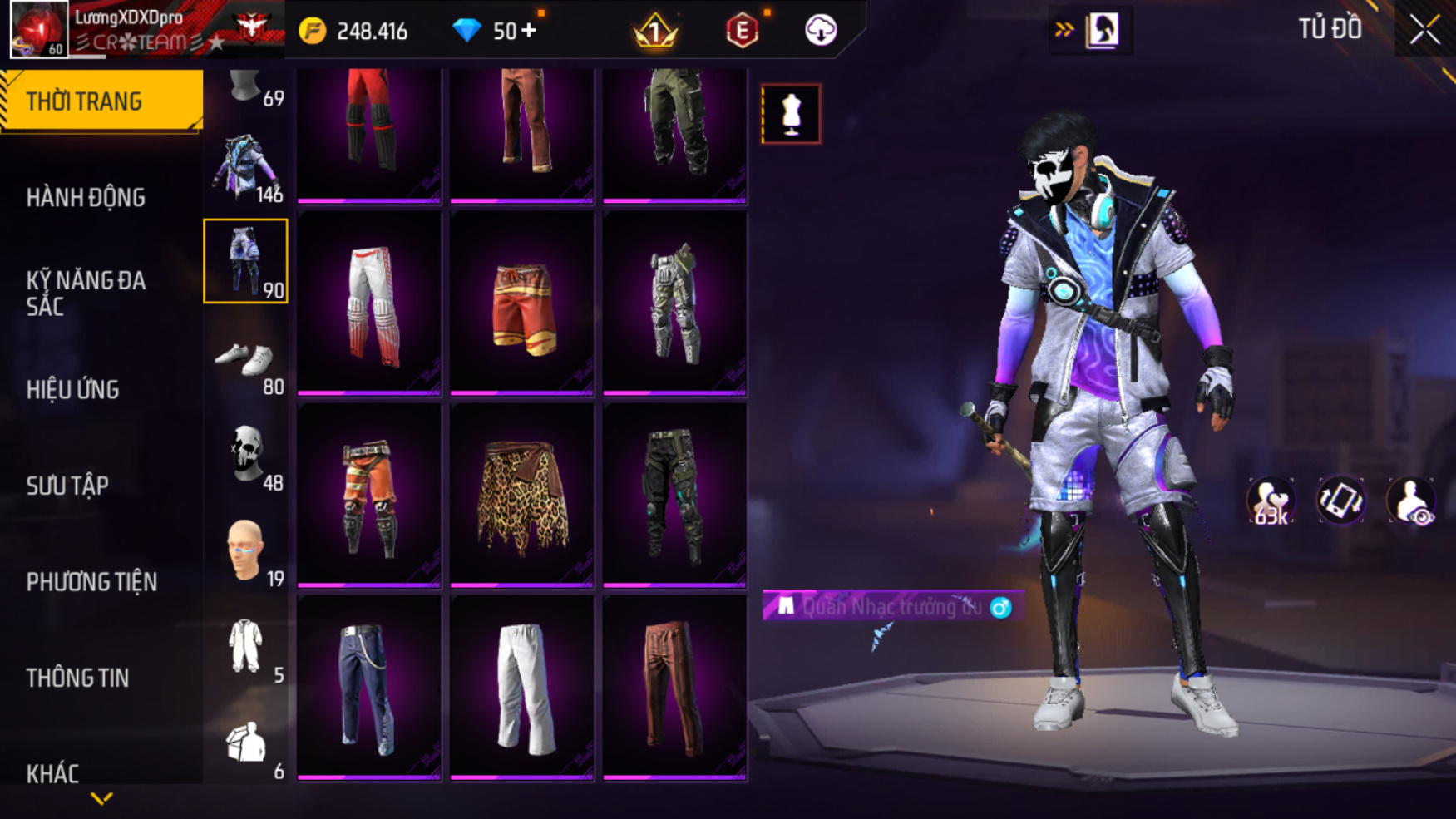The width and height of the screenshot is (1456, 819).
Task: Open the jacket tops category
Action: point(246,169)
